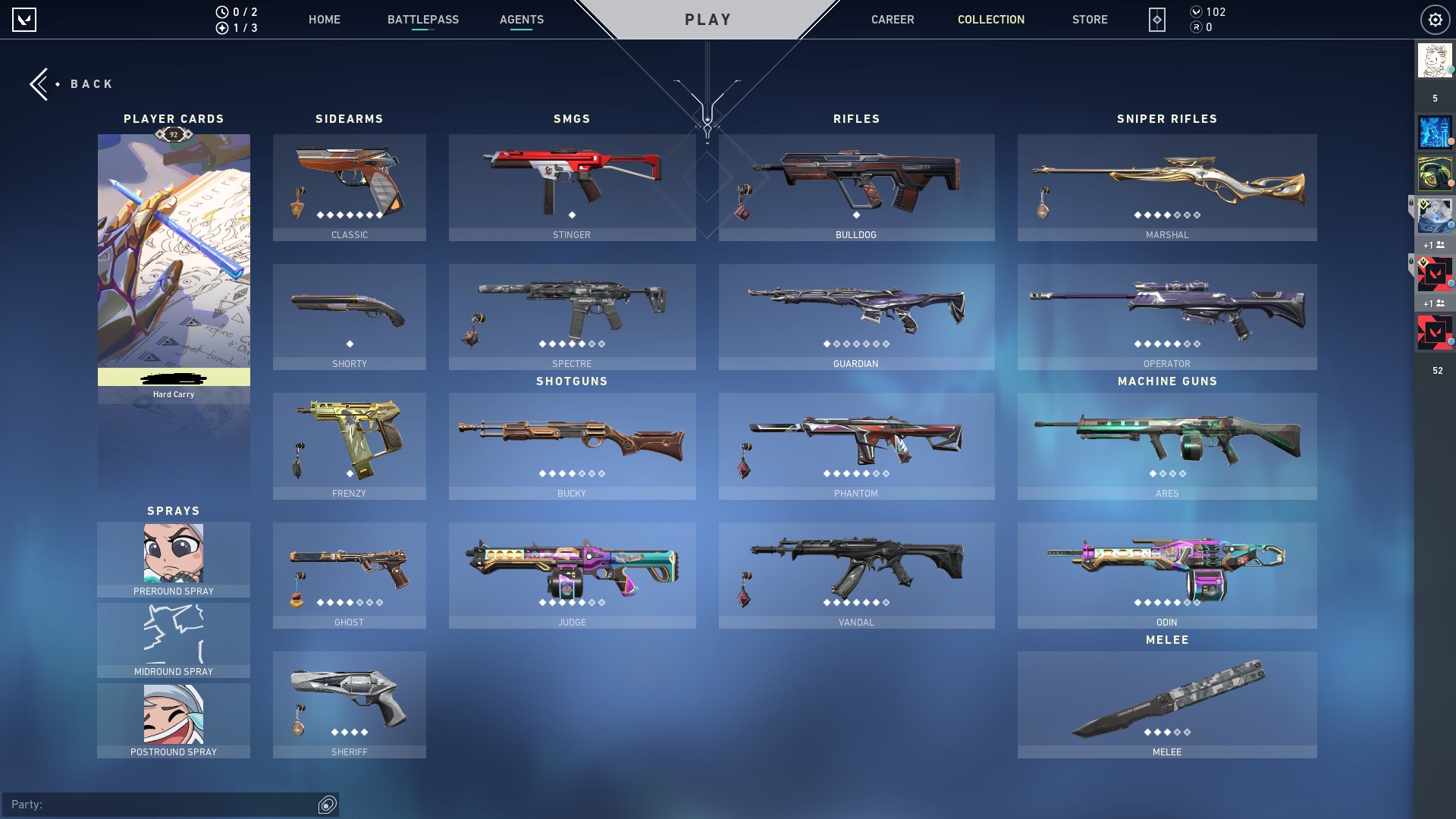Click the whisper icon in the Party field
This screenshot has width=1456, height=819.
pos(327,805)
